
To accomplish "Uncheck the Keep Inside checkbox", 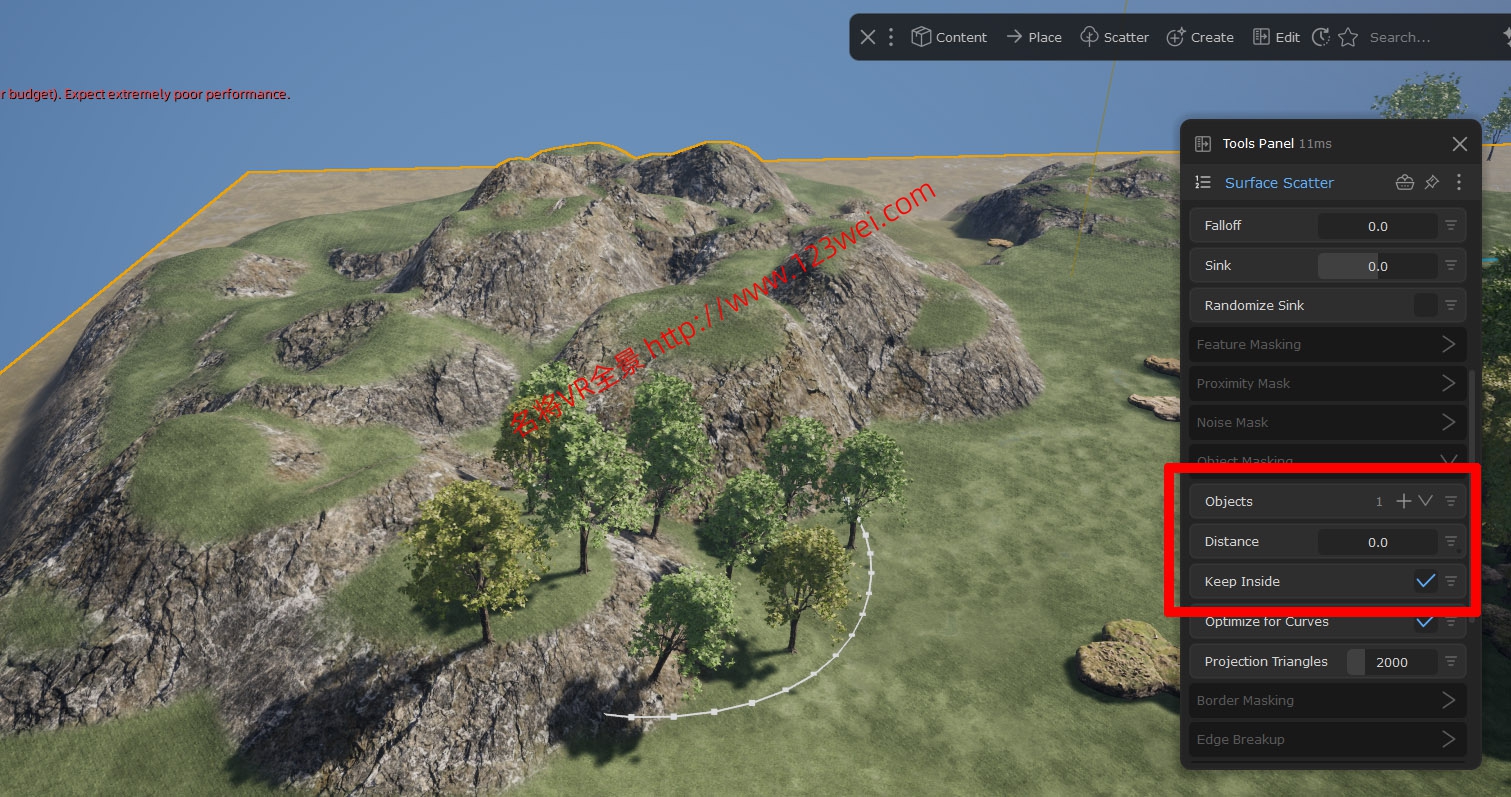I will 1425,581.
